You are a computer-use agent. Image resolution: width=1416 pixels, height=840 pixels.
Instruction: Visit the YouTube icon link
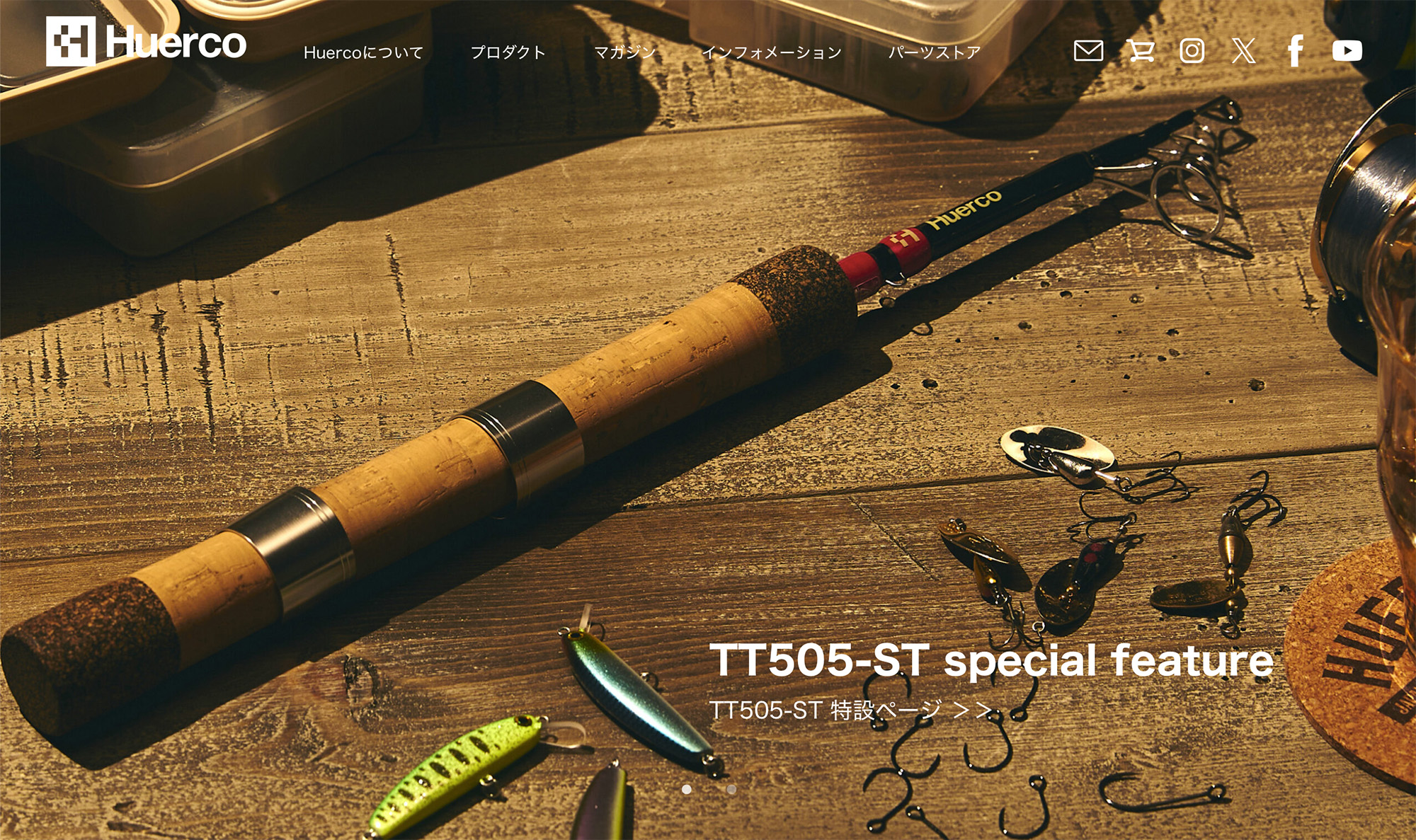1347,51
